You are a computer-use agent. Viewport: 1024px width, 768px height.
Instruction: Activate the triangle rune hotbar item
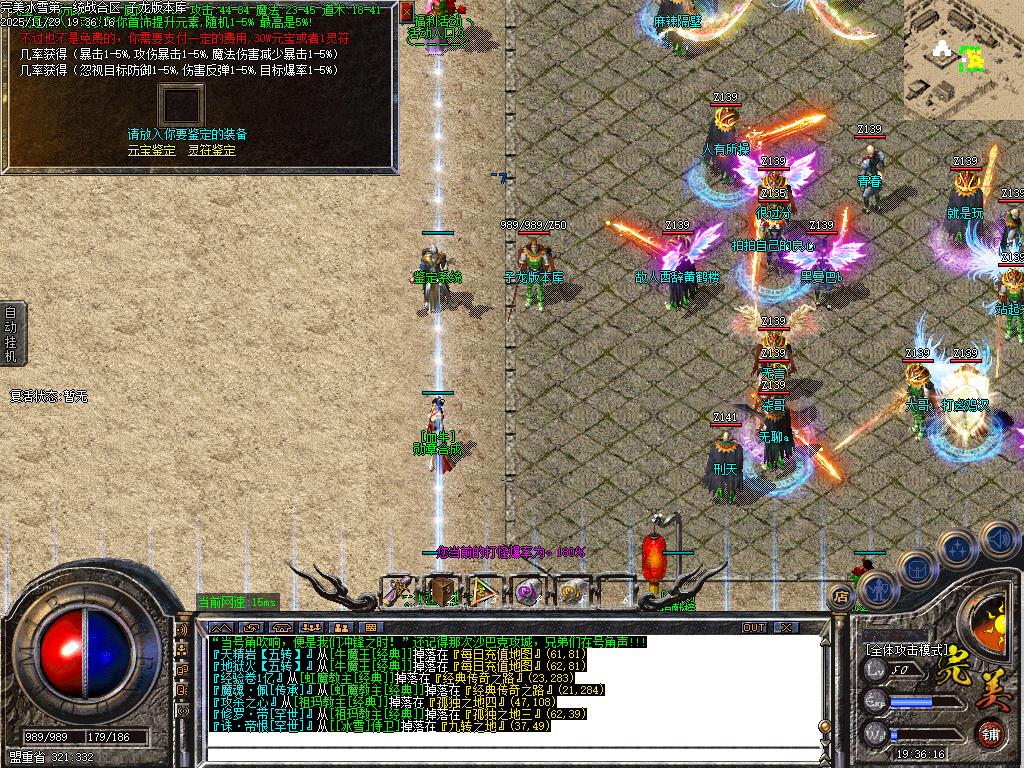[485, 591]
